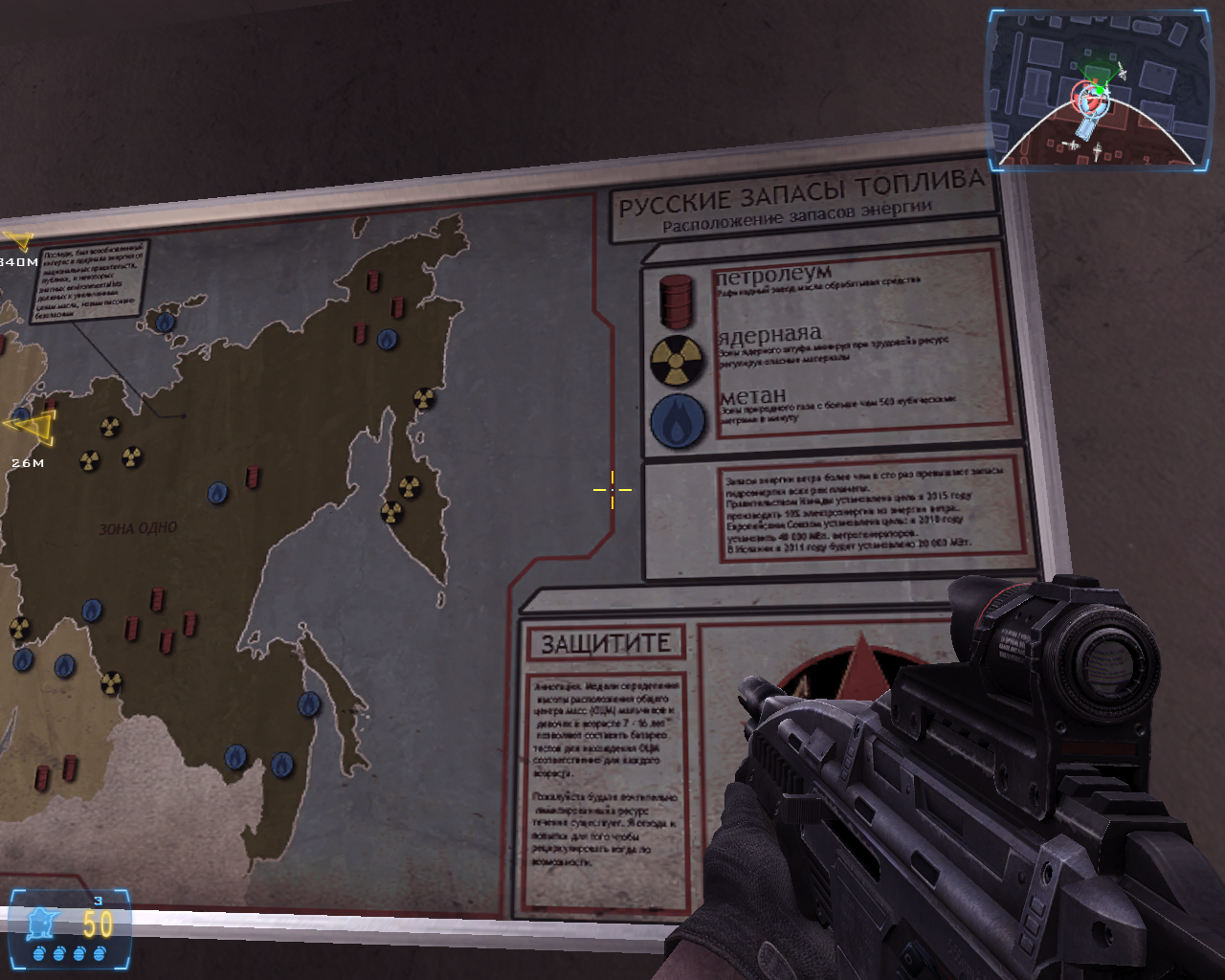Viewport: 1225px width, 980px height.
Task: Switch to the ЗАЩИТИТЕ panel section
Action: (607, 640)
